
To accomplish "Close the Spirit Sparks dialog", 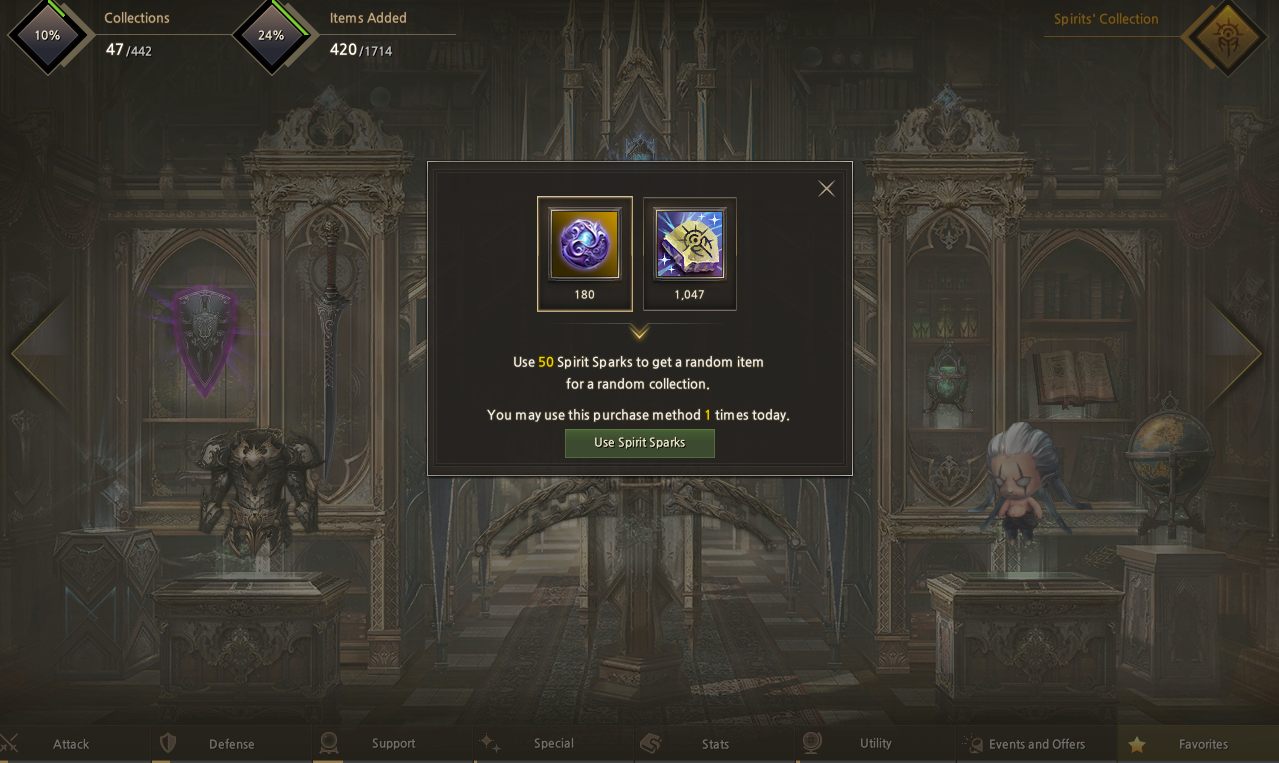I will 826,189.
